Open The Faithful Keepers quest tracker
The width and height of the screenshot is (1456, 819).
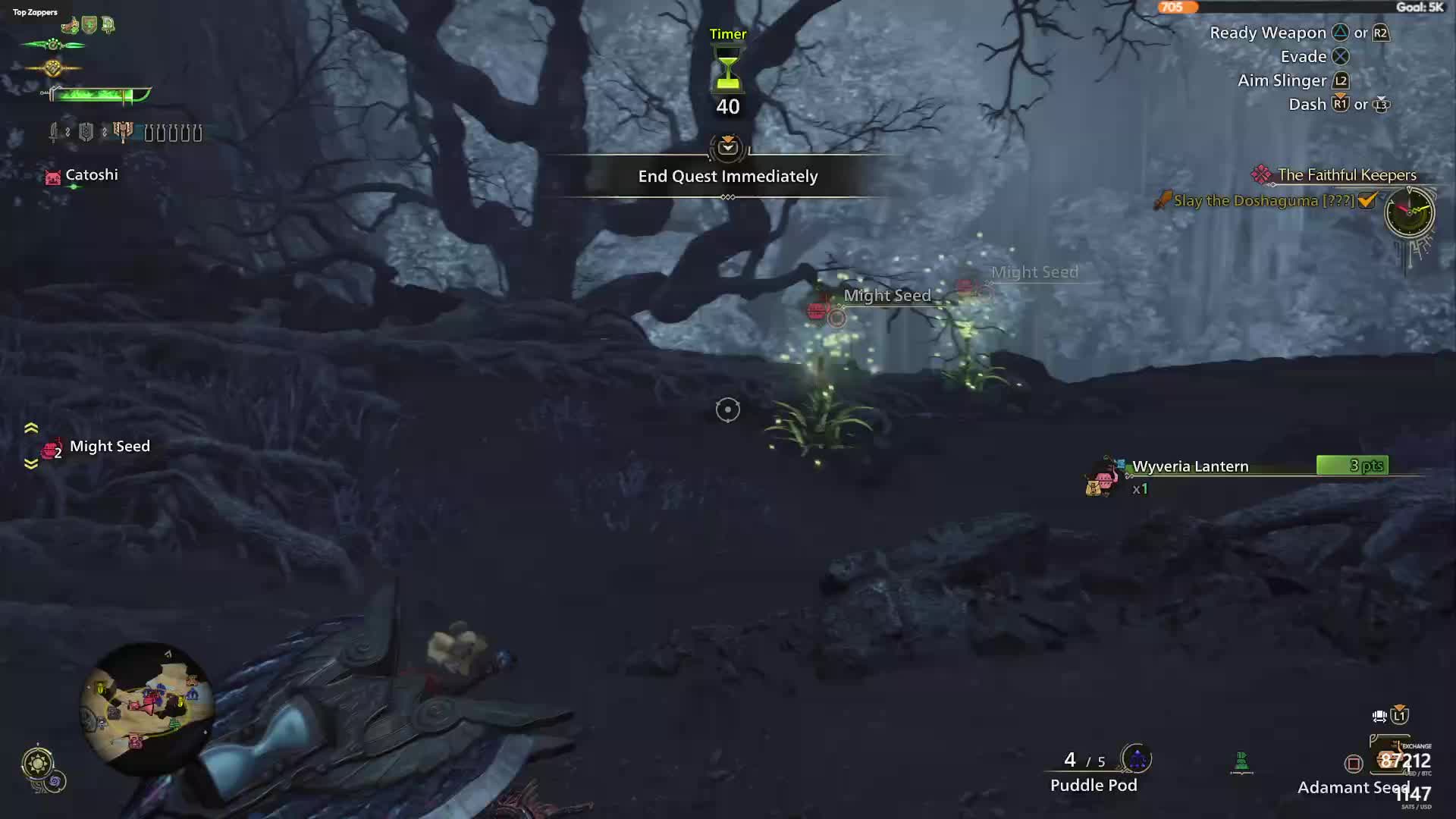tap(1346, 175)
